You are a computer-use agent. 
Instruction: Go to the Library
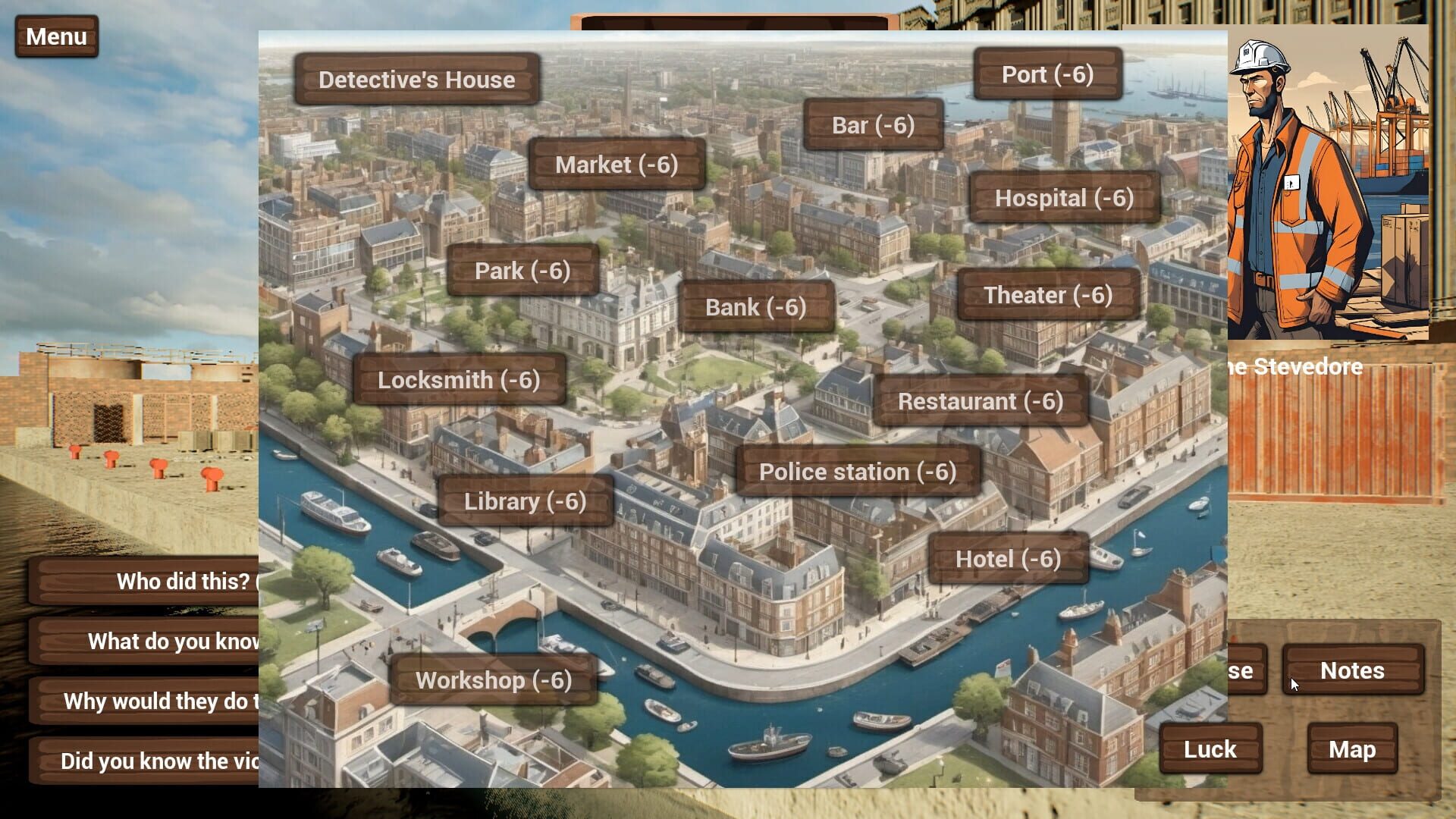pyautogui.click(x=525, y=500)
